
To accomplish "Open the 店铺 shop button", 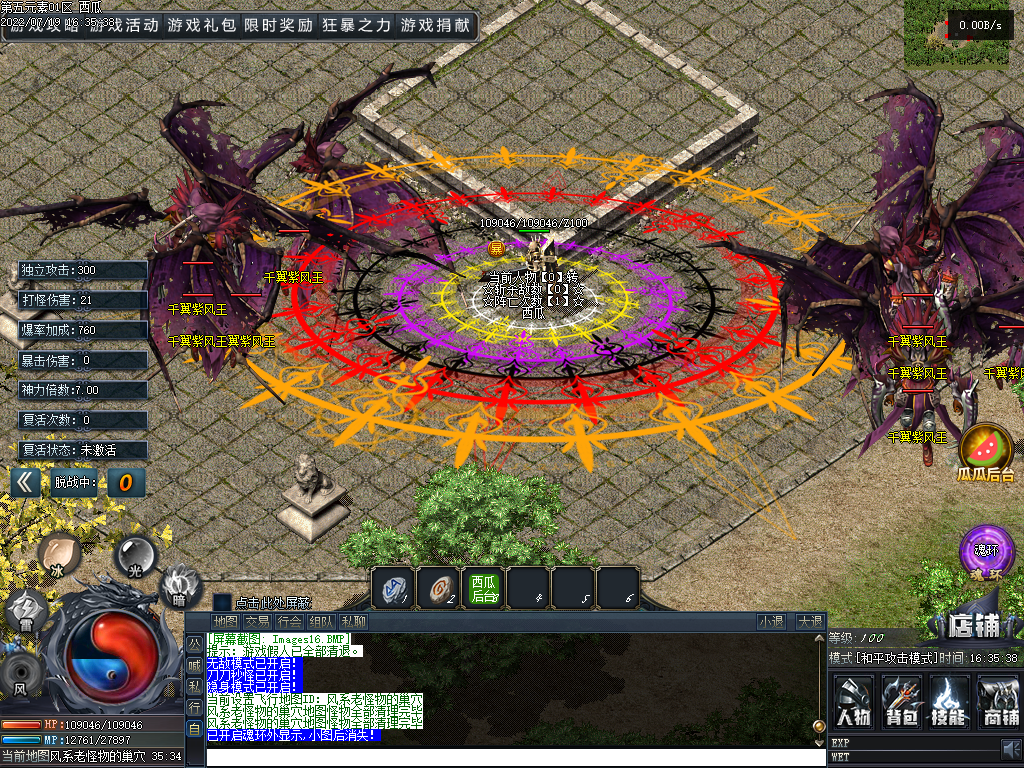I will coord(961,625).
